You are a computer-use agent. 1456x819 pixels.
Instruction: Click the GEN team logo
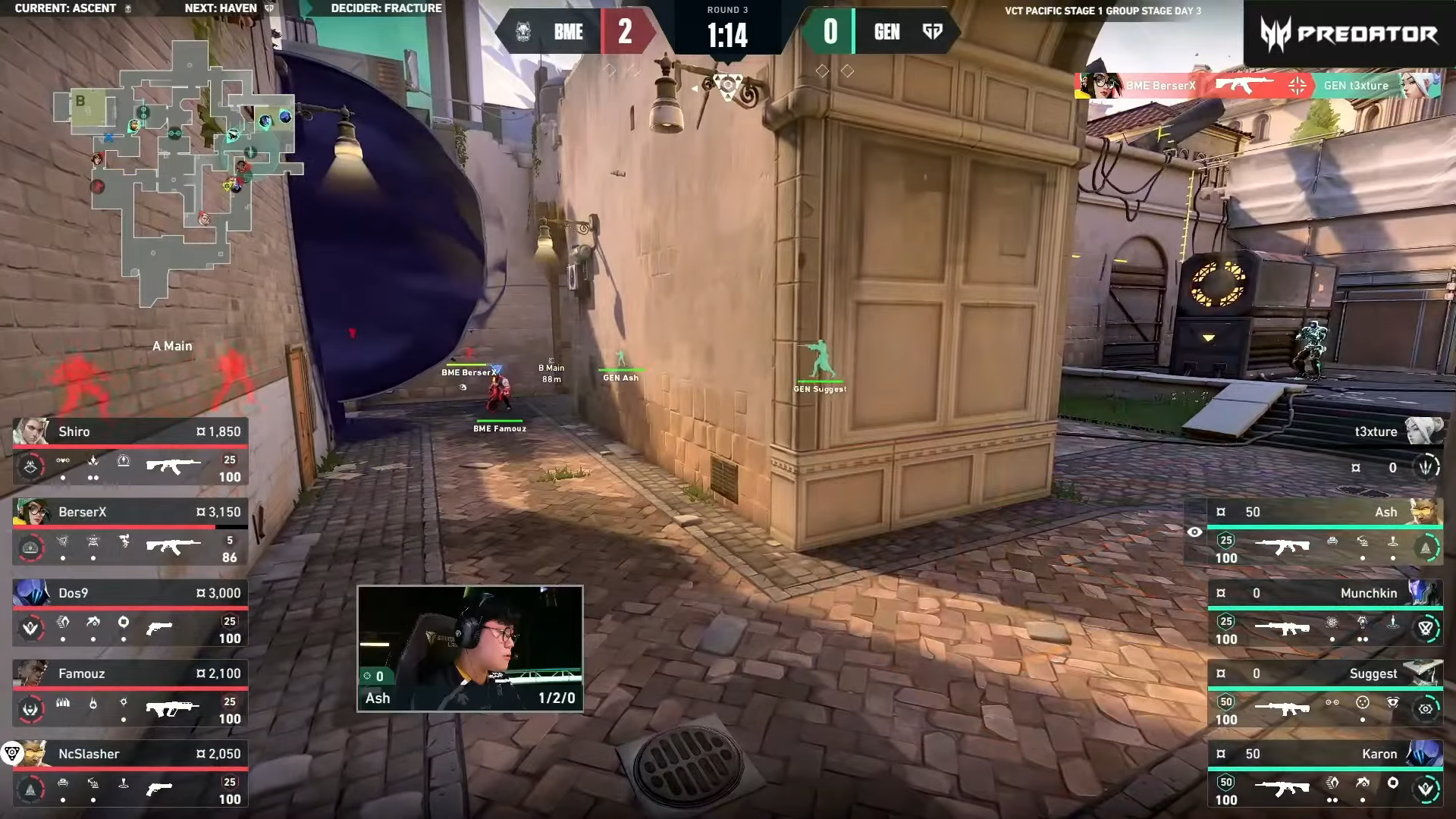[x=932, y=32]
